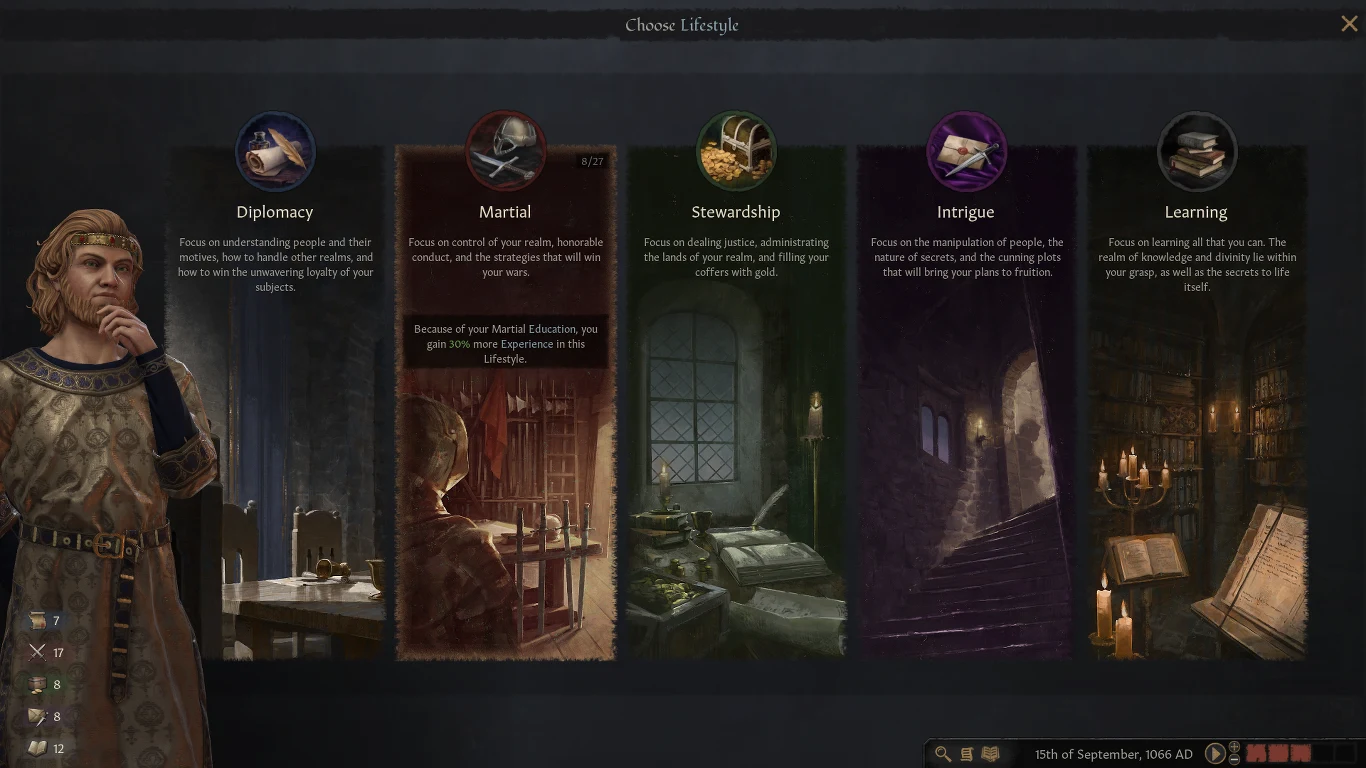Screen dimensions: 1366x768
Task: Click the intrigue dagger skill showing 8
Action: (39, 716)
